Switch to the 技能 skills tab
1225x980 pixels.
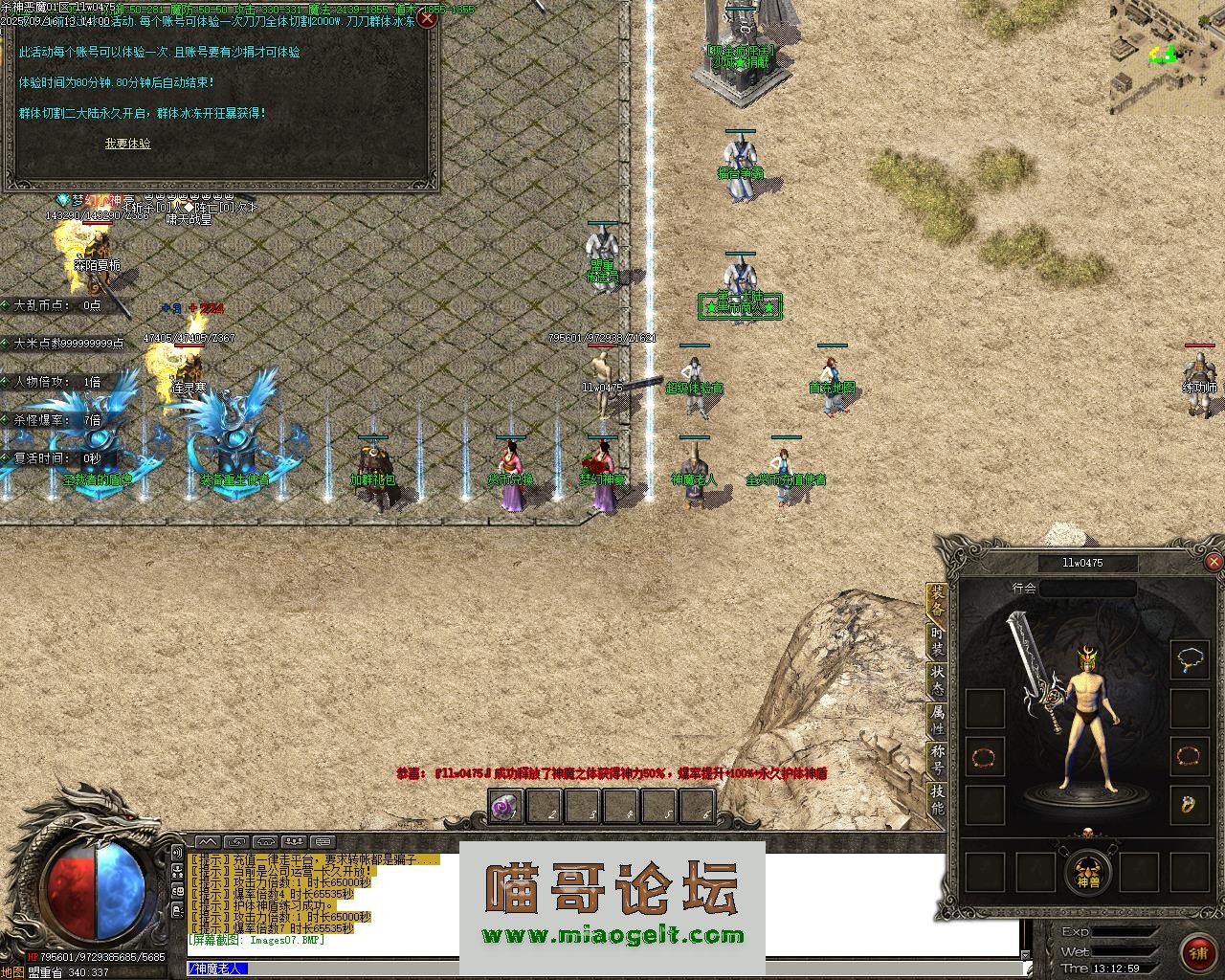coord(937,800)
